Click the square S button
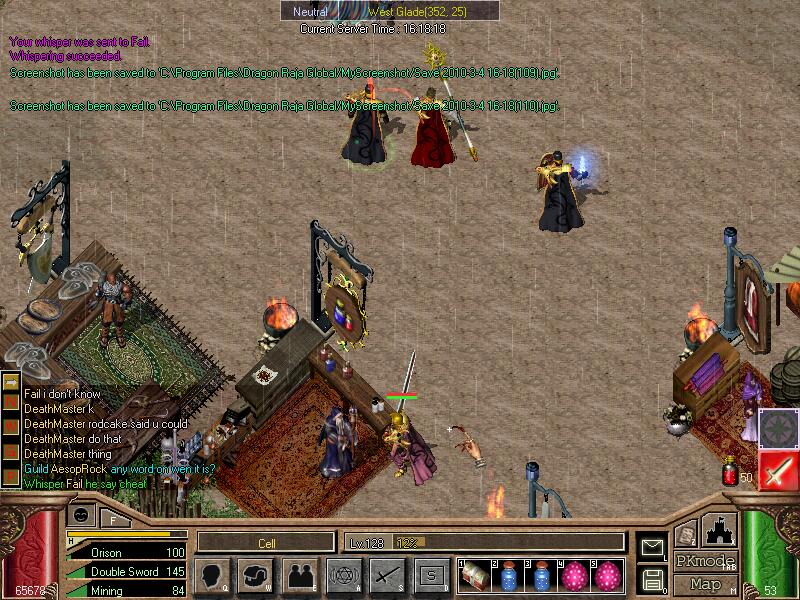Viewport: 800px width, 600px height. (x=430, y=575)
